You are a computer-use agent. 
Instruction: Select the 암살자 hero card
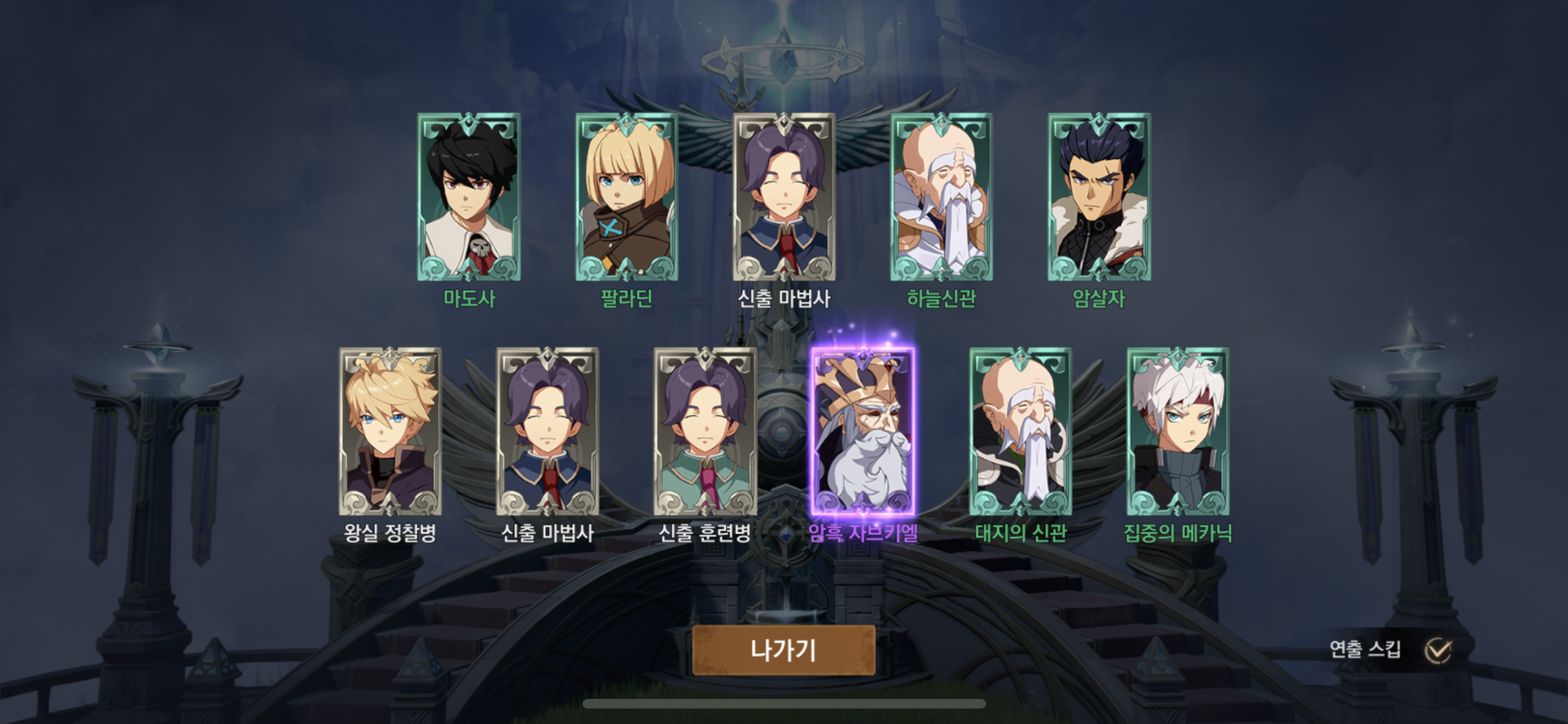point(1099,197)
